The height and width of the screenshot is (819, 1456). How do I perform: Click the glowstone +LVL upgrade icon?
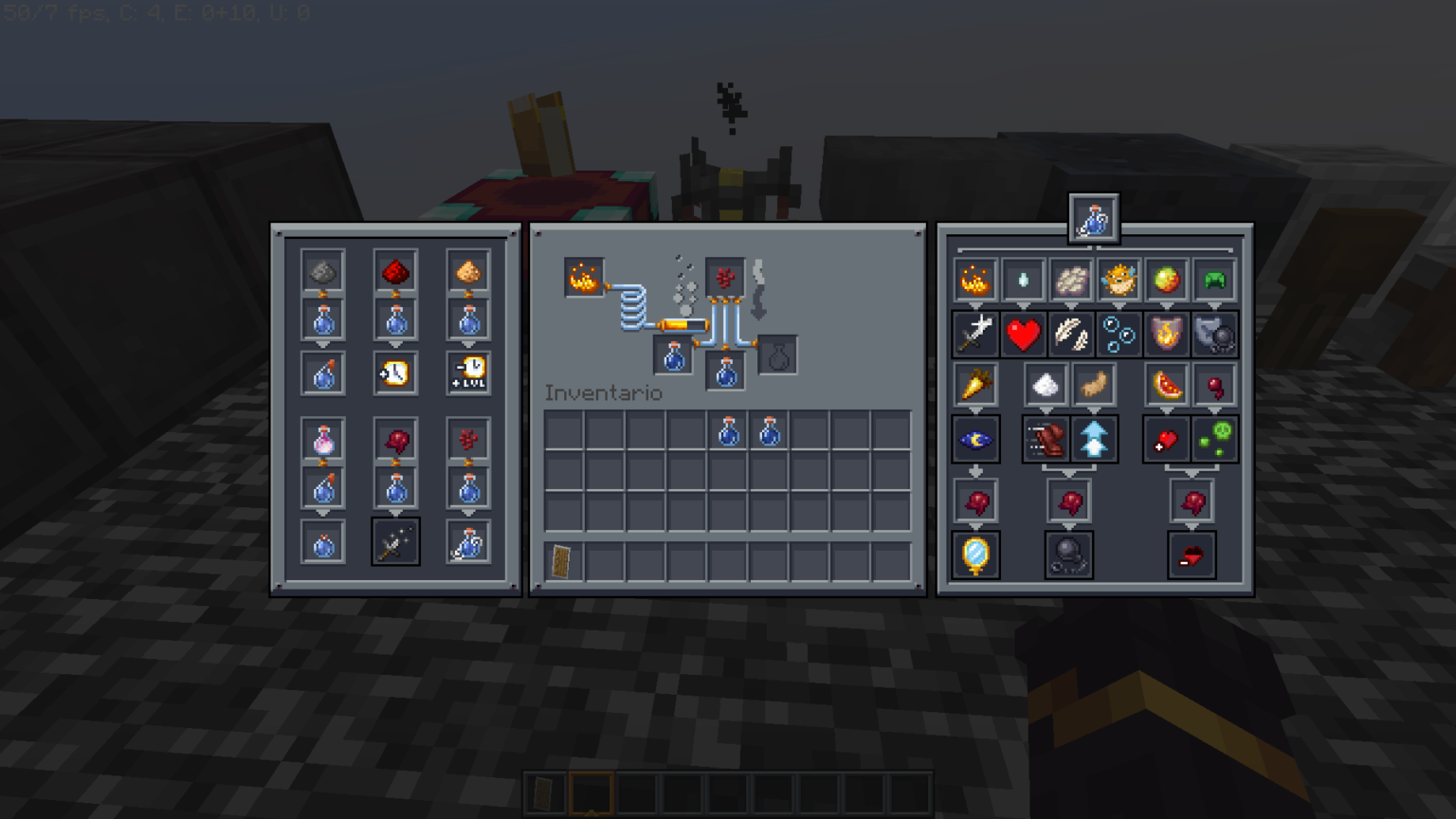467,372
